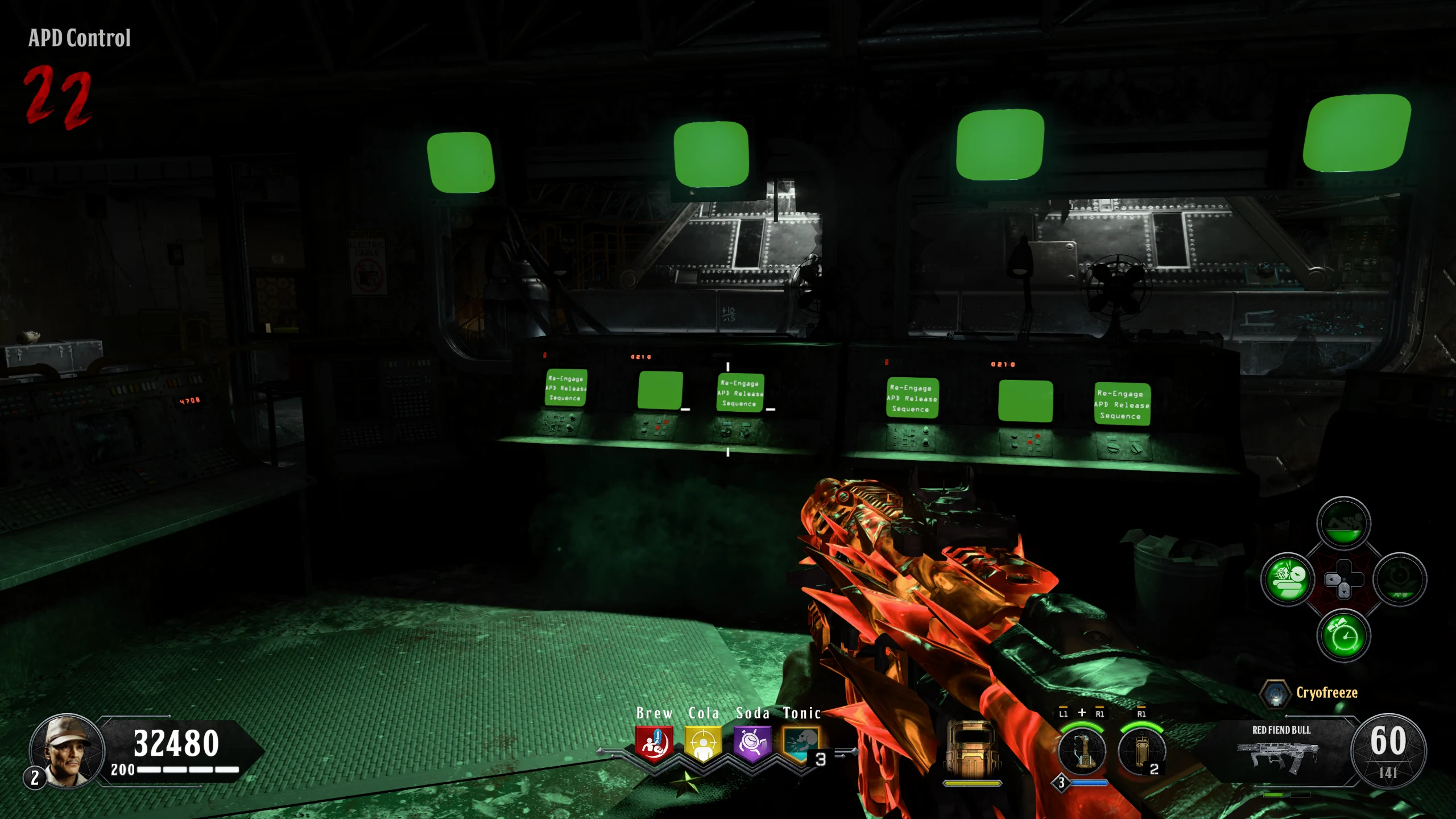Use the dice and clock elixir
1456x819 pixels.
pos(1288,580)
